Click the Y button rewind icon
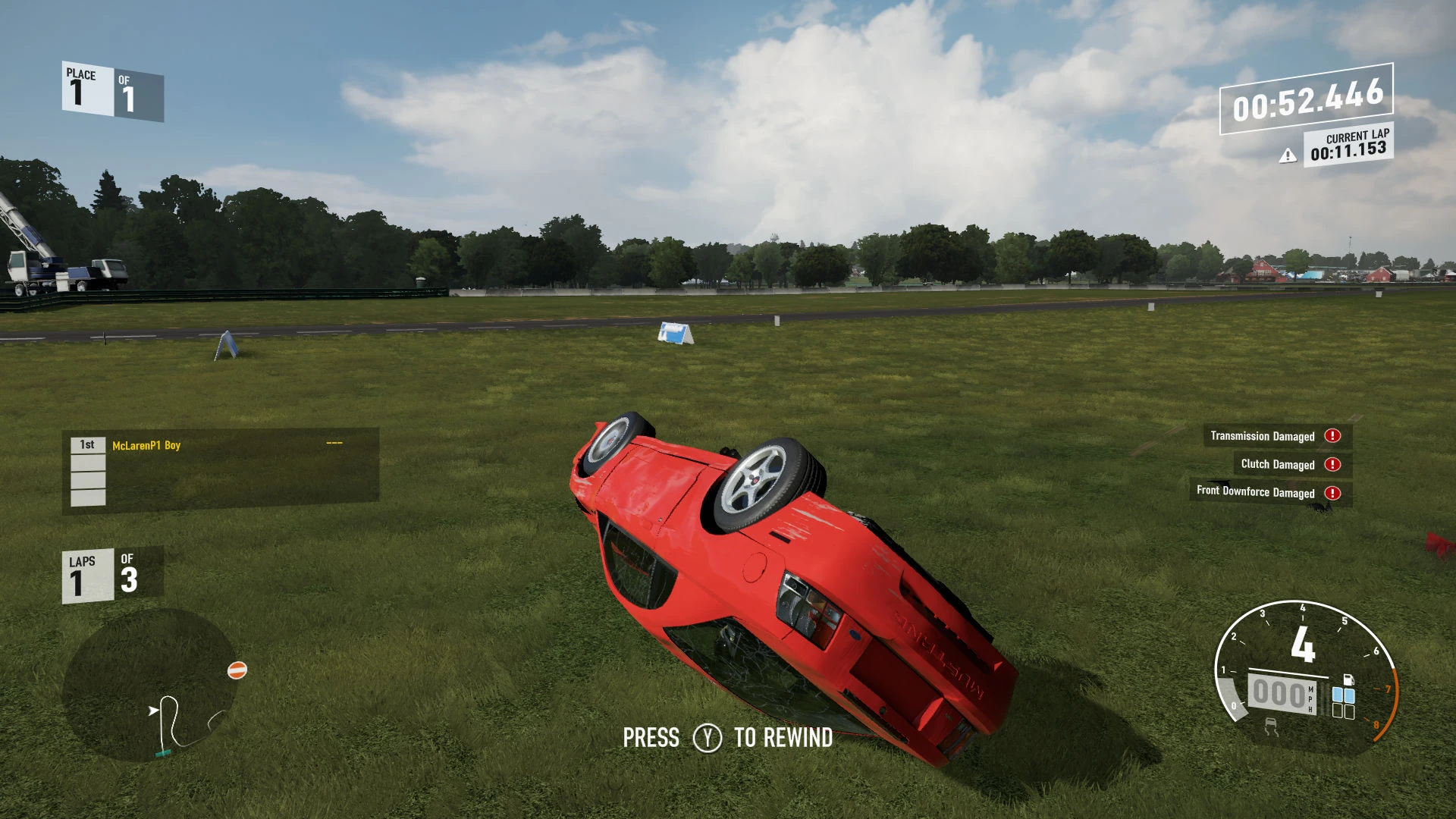Viewport: 1456px width, 819px height. coord(709,737)
